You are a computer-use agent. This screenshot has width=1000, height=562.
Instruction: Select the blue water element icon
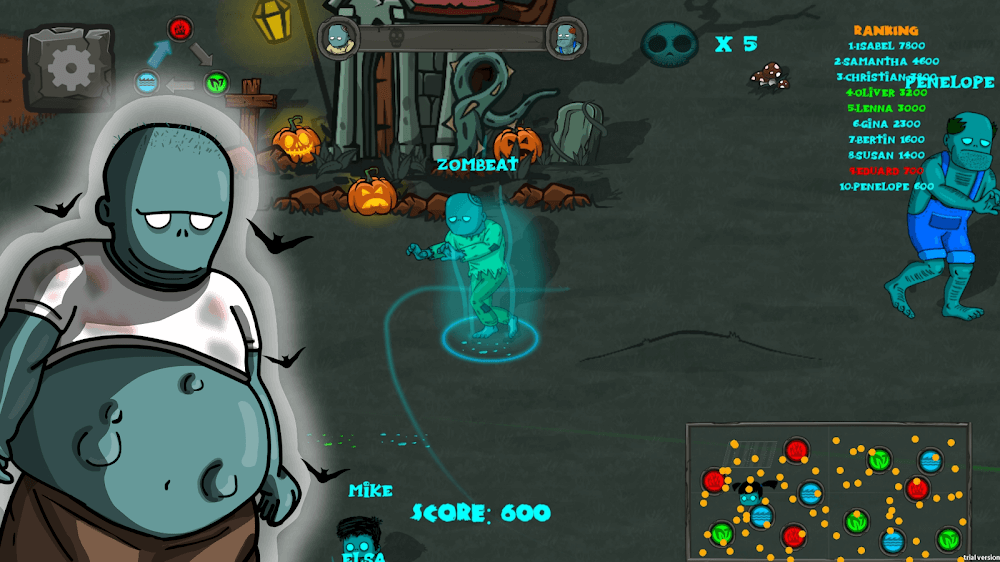147,82
